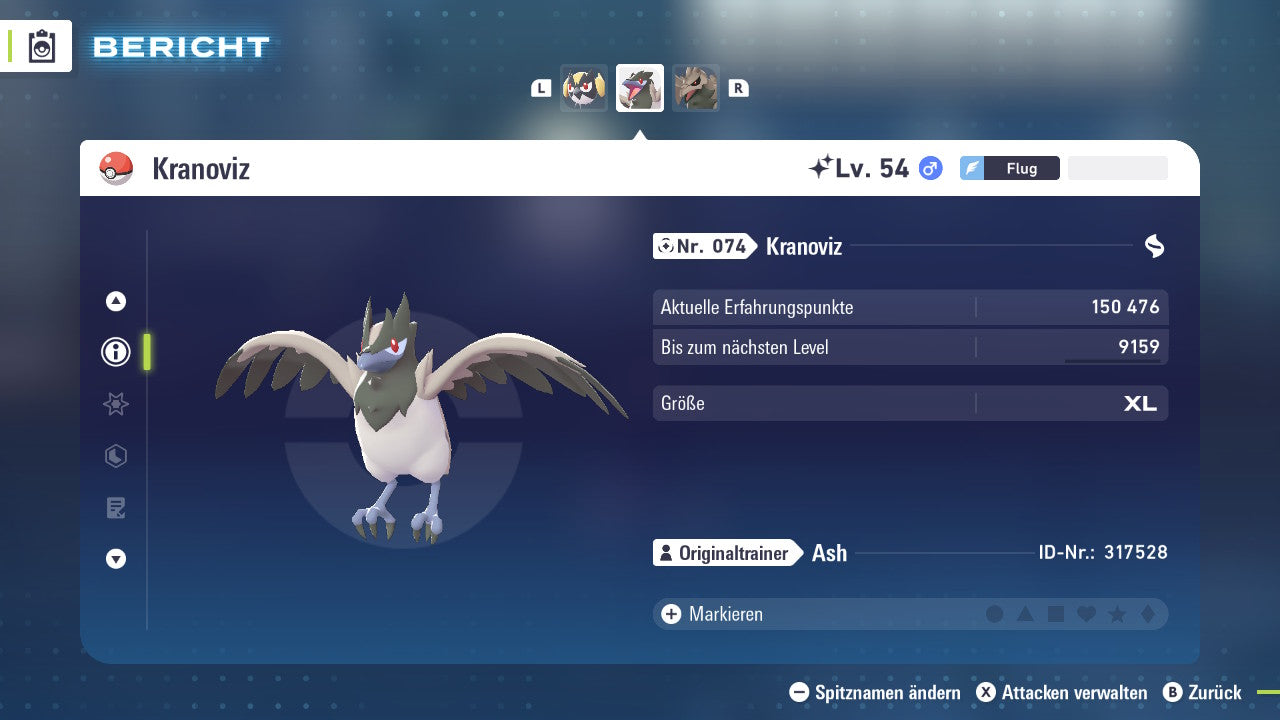Switch to the previous party Pokémon tab
The image size is (1280, 720).
point(584,88)
